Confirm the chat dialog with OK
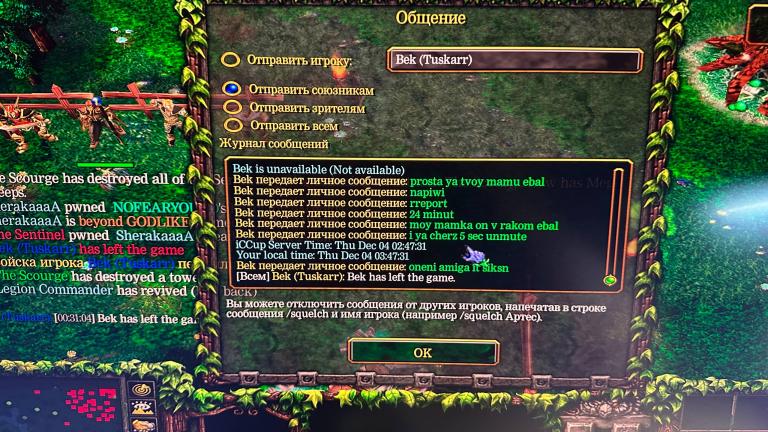This screenshot has height=432, width=768. point(423,352)
